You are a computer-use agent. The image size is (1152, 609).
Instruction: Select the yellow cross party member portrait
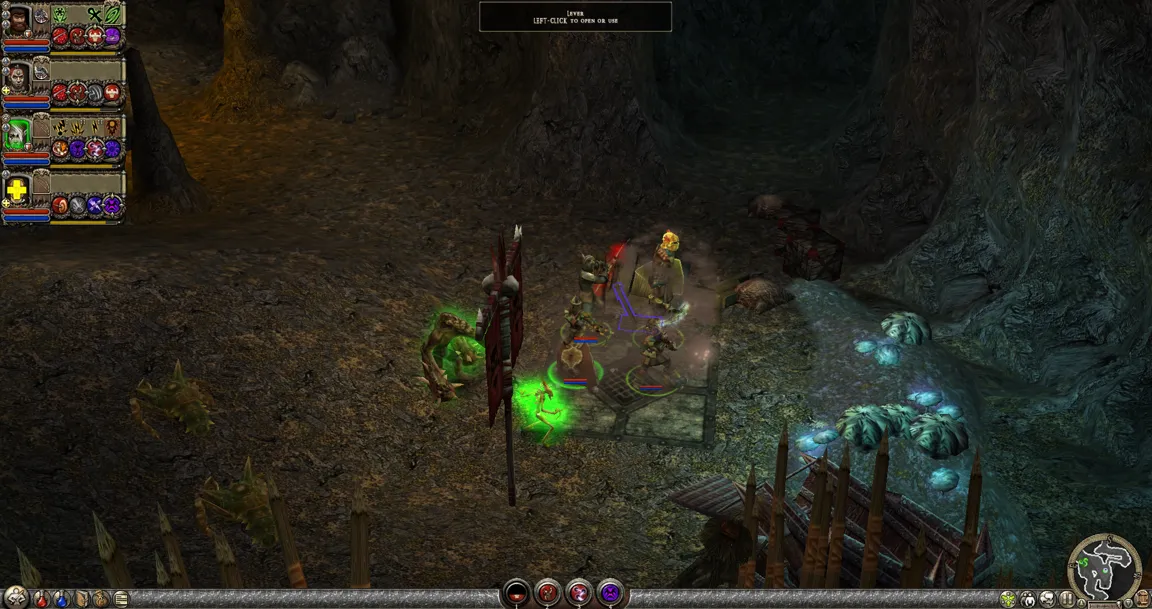coord(17,190)
